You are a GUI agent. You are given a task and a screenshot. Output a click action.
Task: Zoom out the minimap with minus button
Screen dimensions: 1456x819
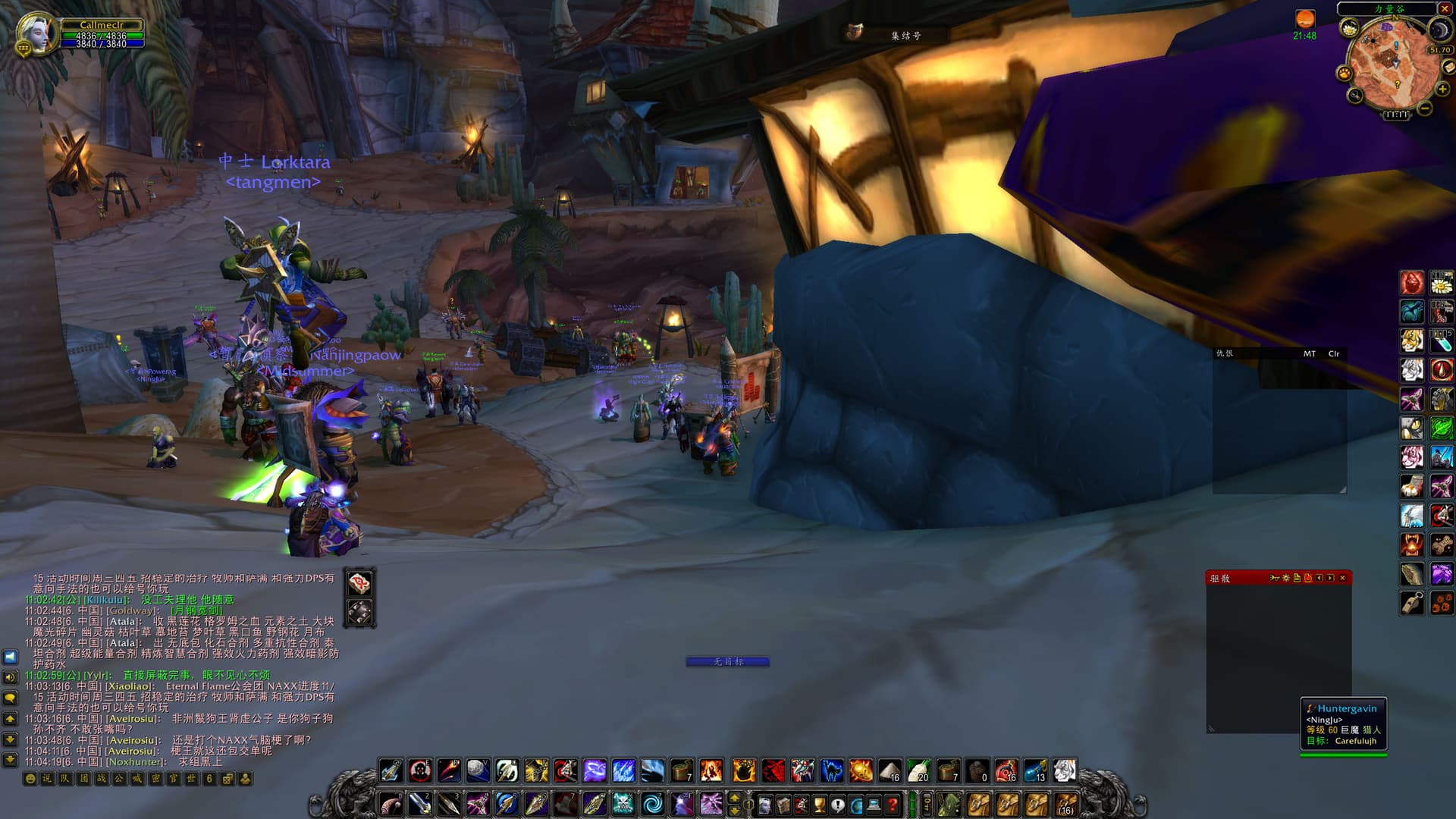[x=1425, y=108]
